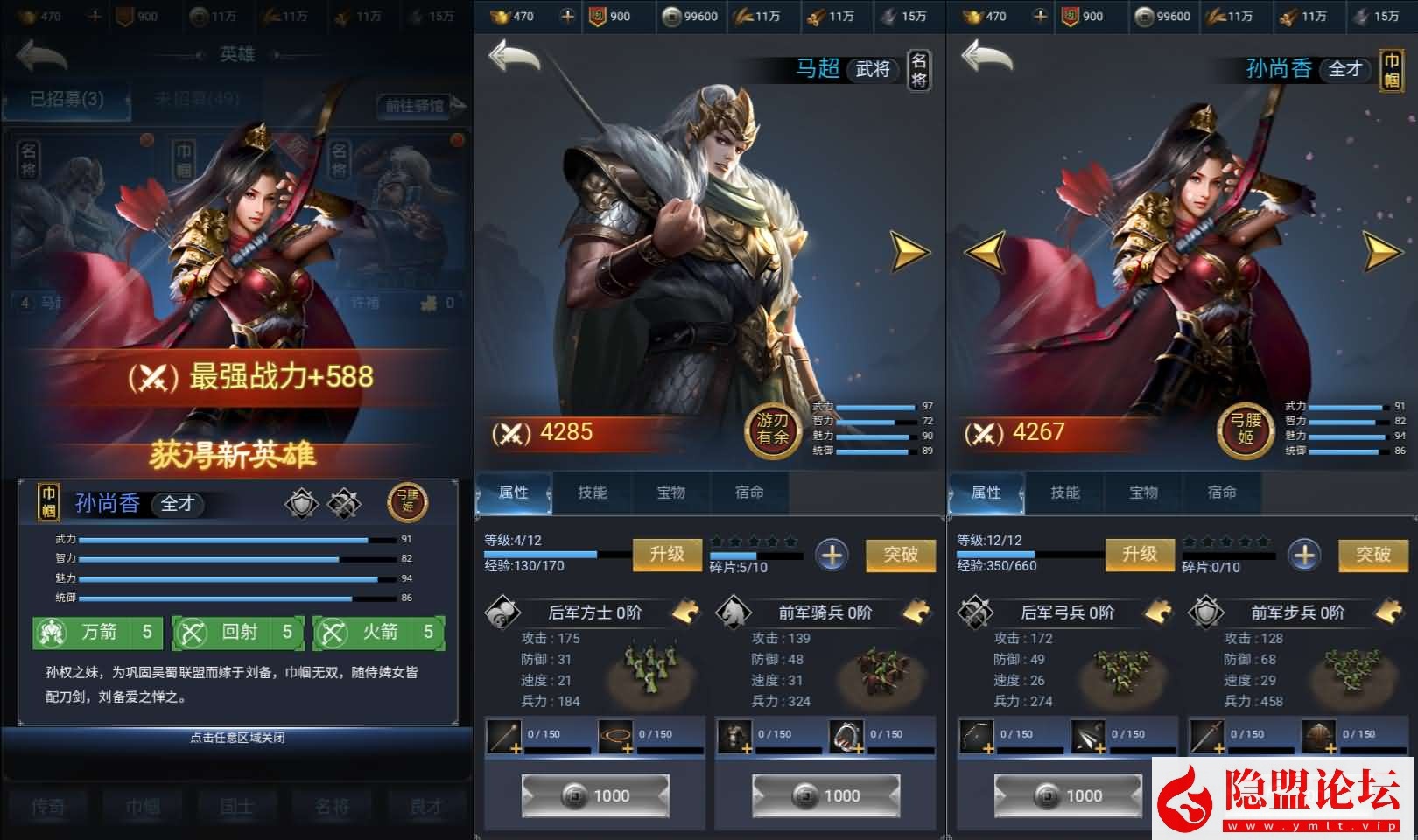Open 马超's 游刃有余 trait badge
The height and width of the screenshot is (840, 1418).
tap(773, 430)
